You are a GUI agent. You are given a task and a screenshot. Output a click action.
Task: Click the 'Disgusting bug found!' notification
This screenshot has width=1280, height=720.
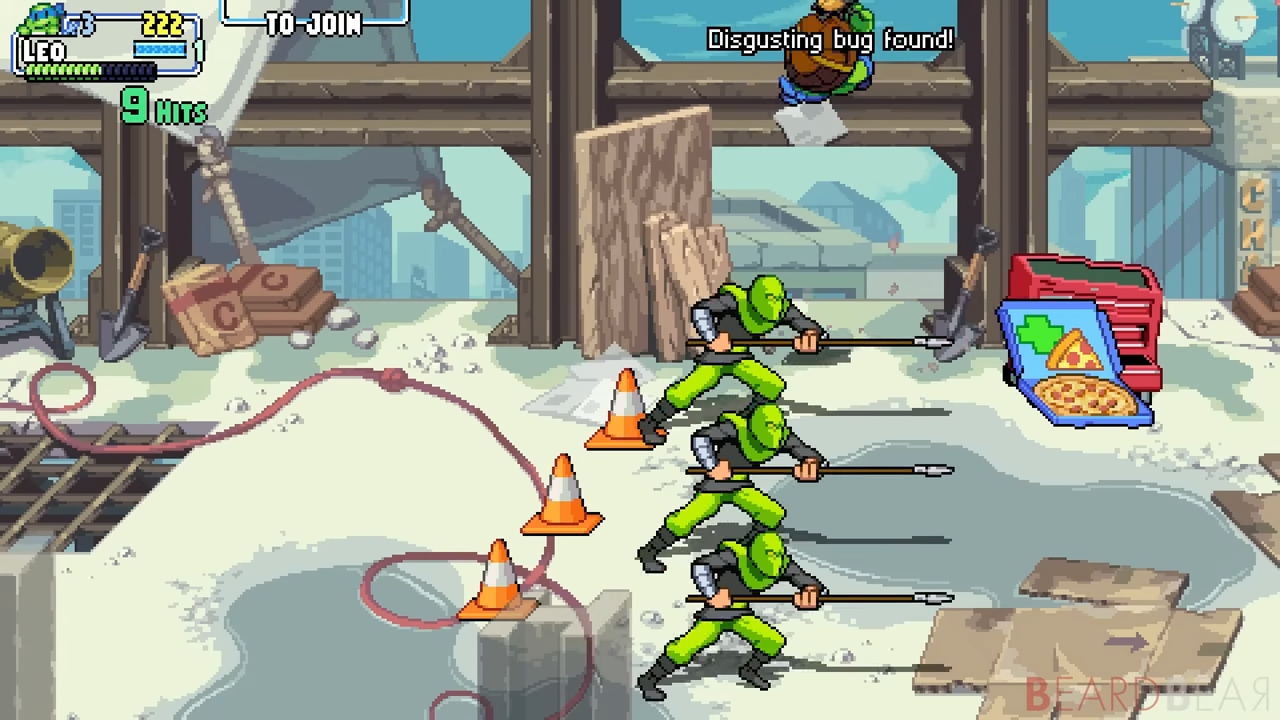coord(830,40)
